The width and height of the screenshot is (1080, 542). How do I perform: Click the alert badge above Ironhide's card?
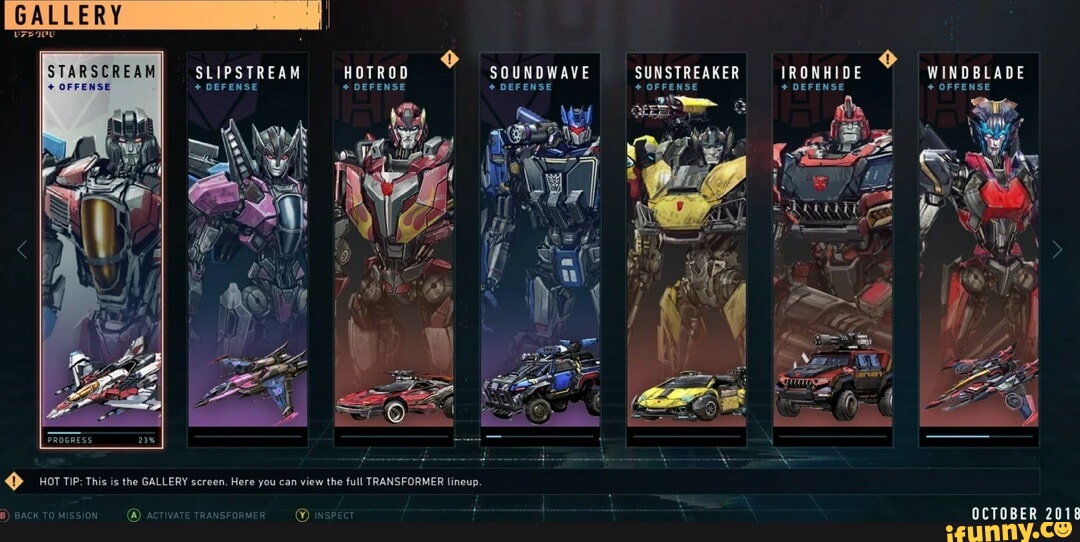888,59
